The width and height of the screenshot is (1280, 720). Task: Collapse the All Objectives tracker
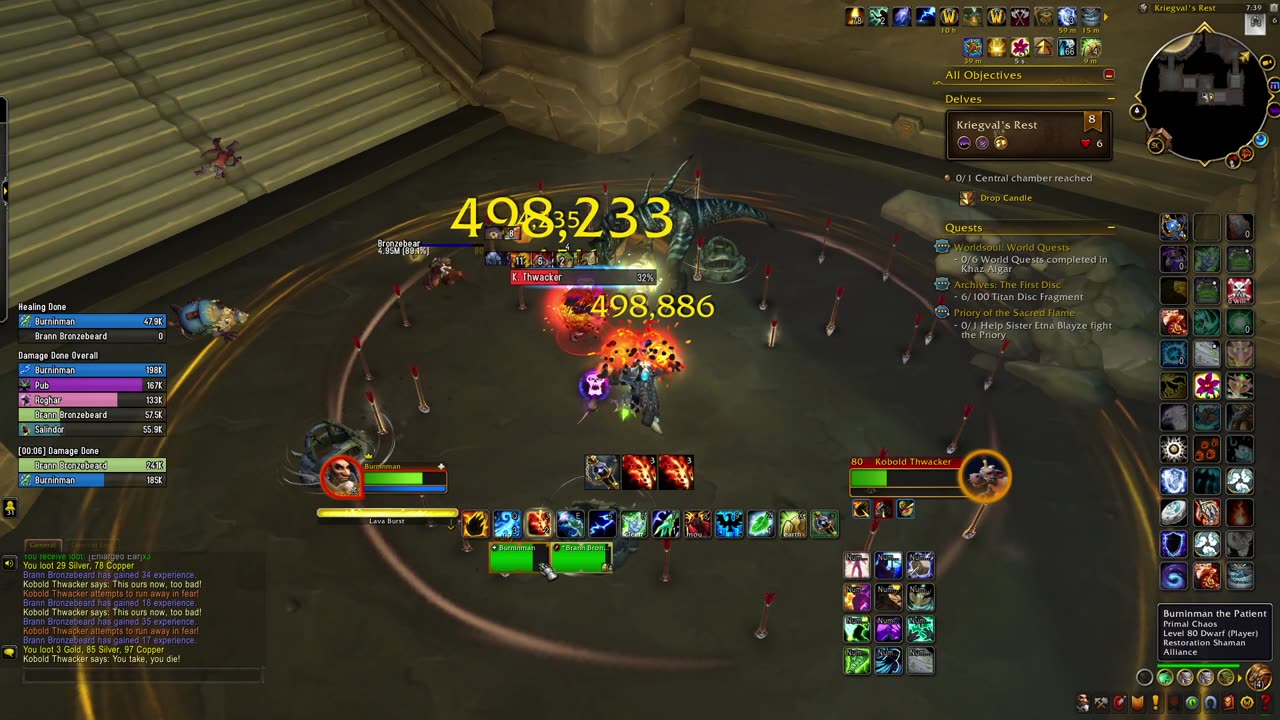click(1108, 75)
